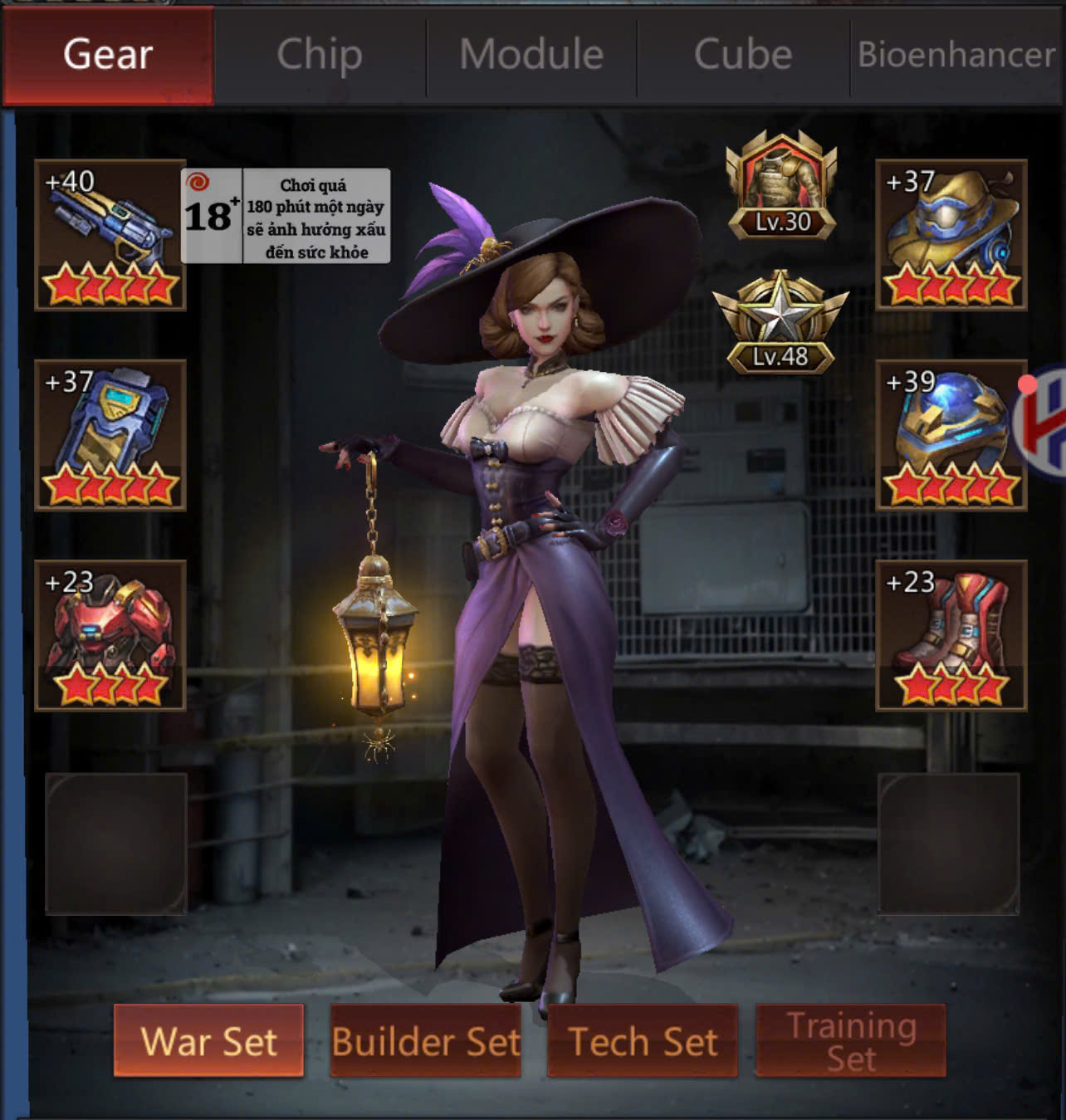Choose the +37 gold hat gear slot

pyautogui.click(x=951, y=235)
